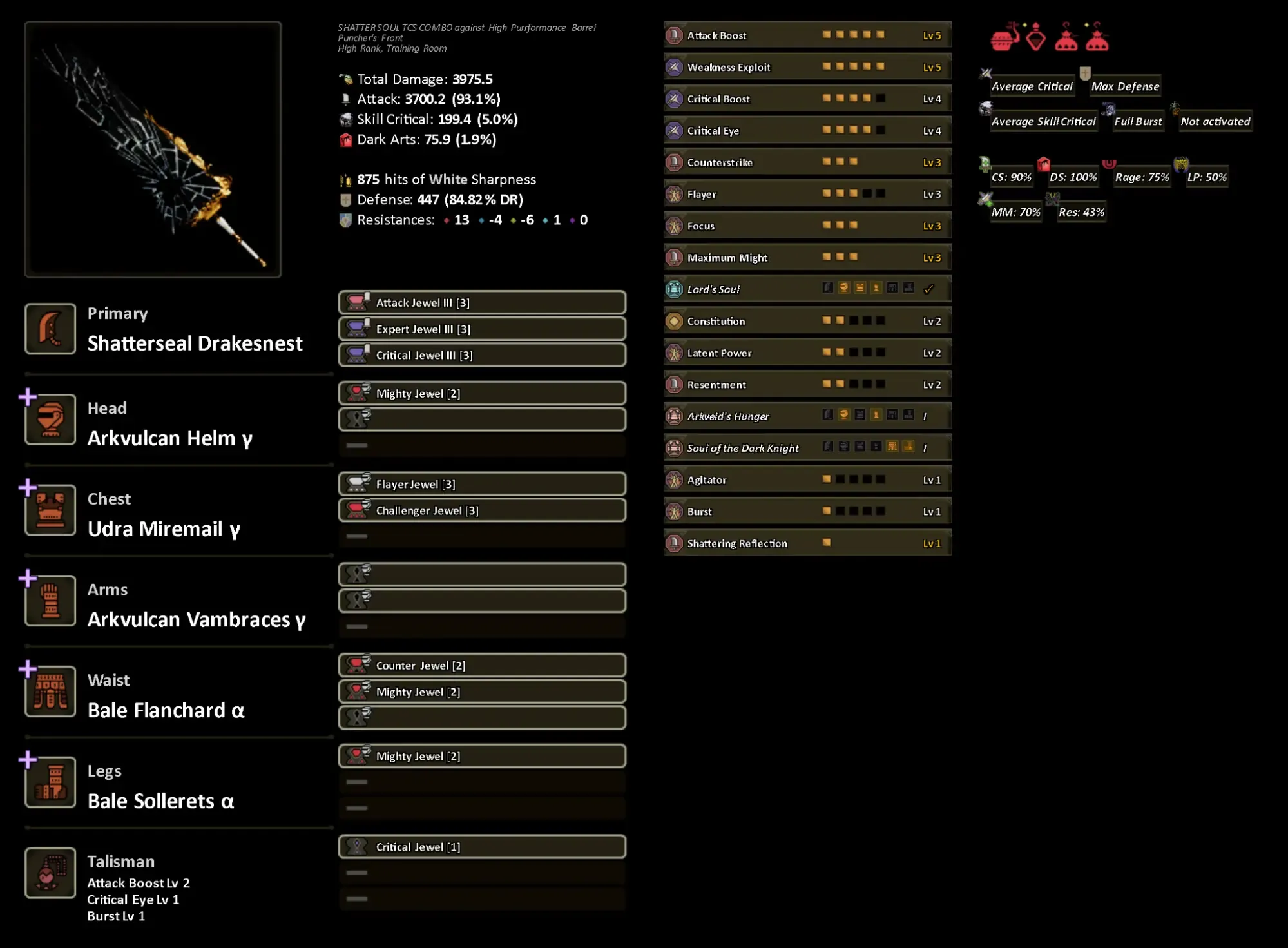This screenshot has height=948, width=1288.
Task: Click the Weakness Exploit skill row
Action: 807,67
